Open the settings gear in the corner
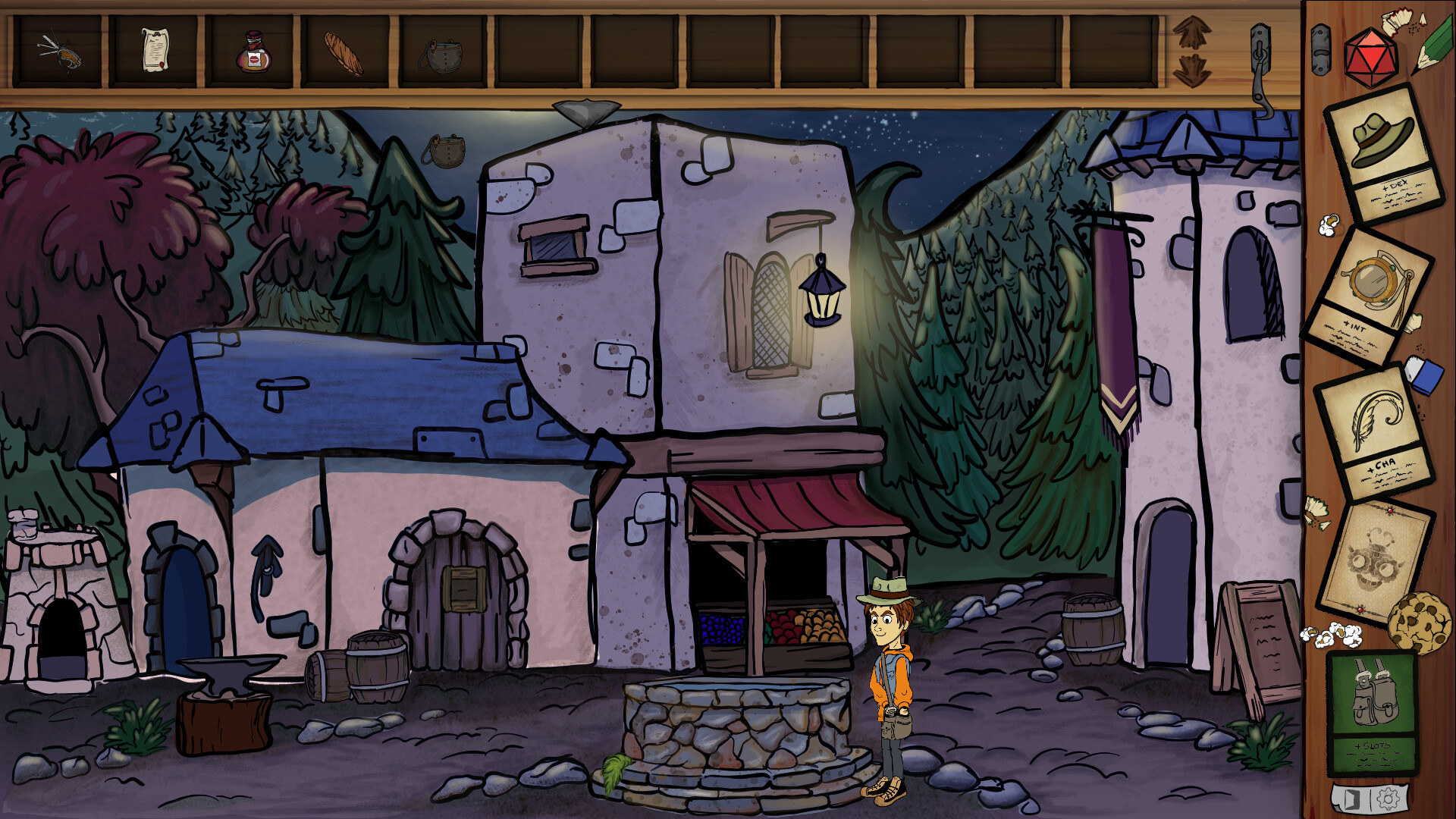Screen dimensions: 1456x819 [1389, 798]
